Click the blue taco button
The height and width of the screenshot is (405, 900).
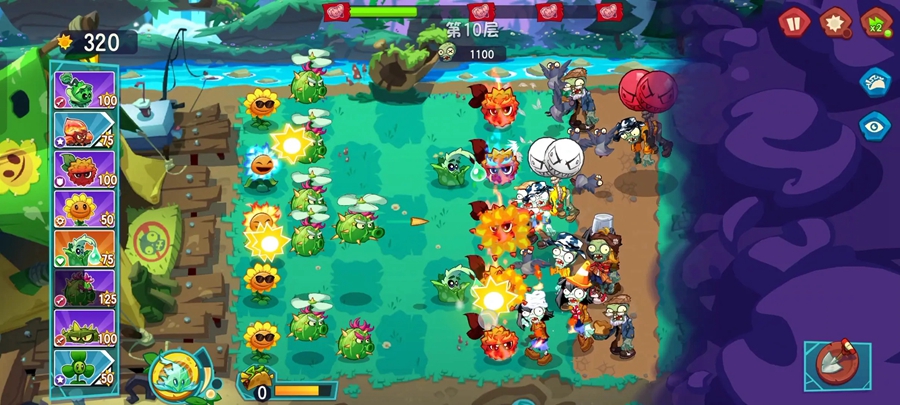click(x=875, y=82)
